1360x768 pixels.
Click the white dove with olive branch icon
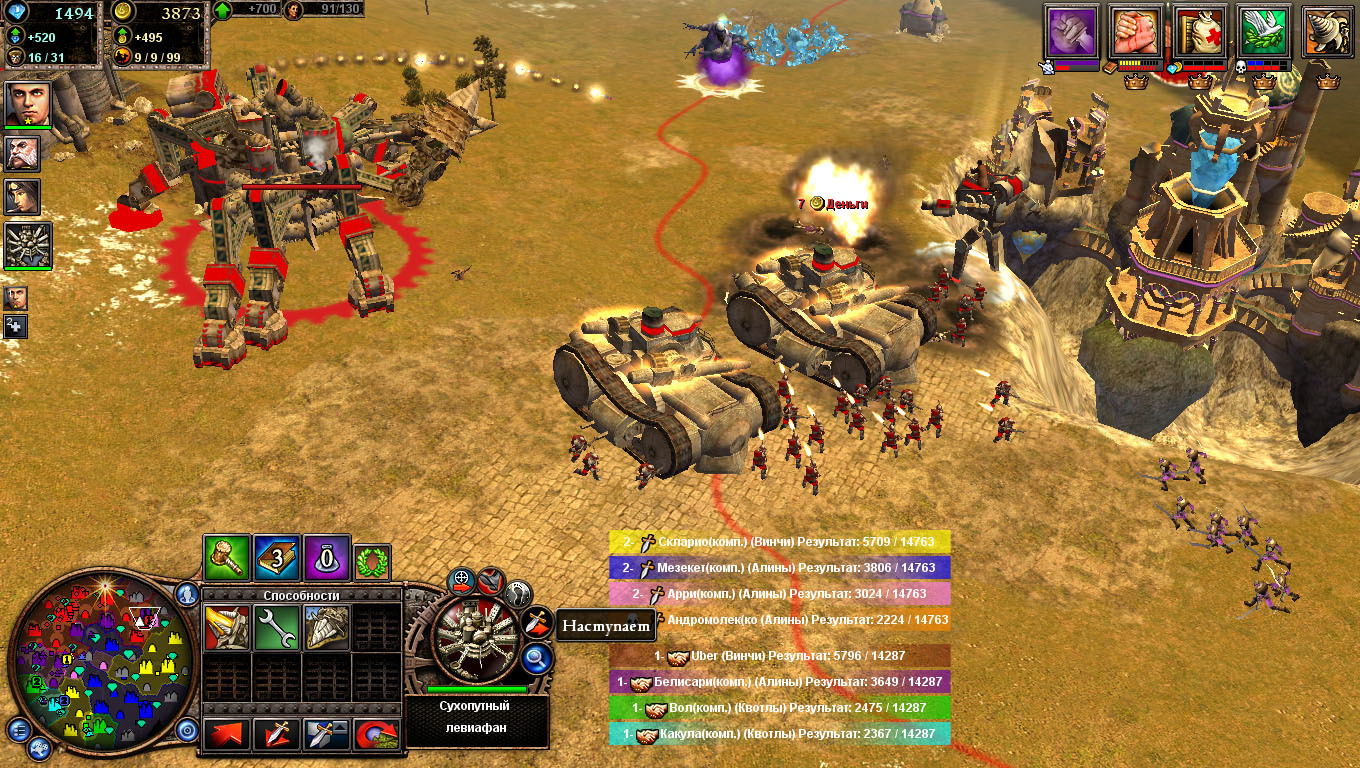pyautogui.click(x=1264, y=32)
